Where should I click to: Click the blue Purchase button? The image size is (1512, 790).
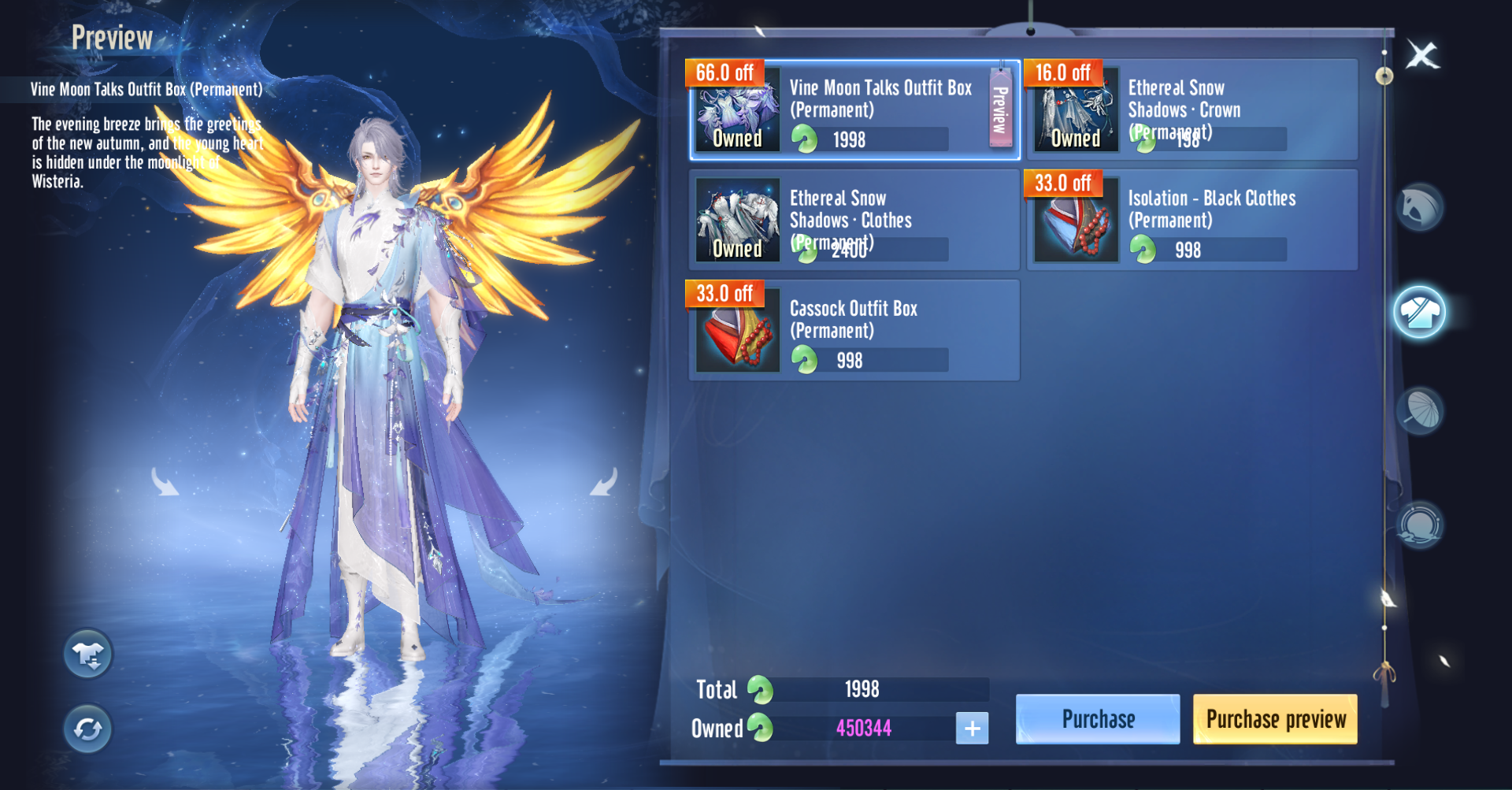click(1097, 719)
